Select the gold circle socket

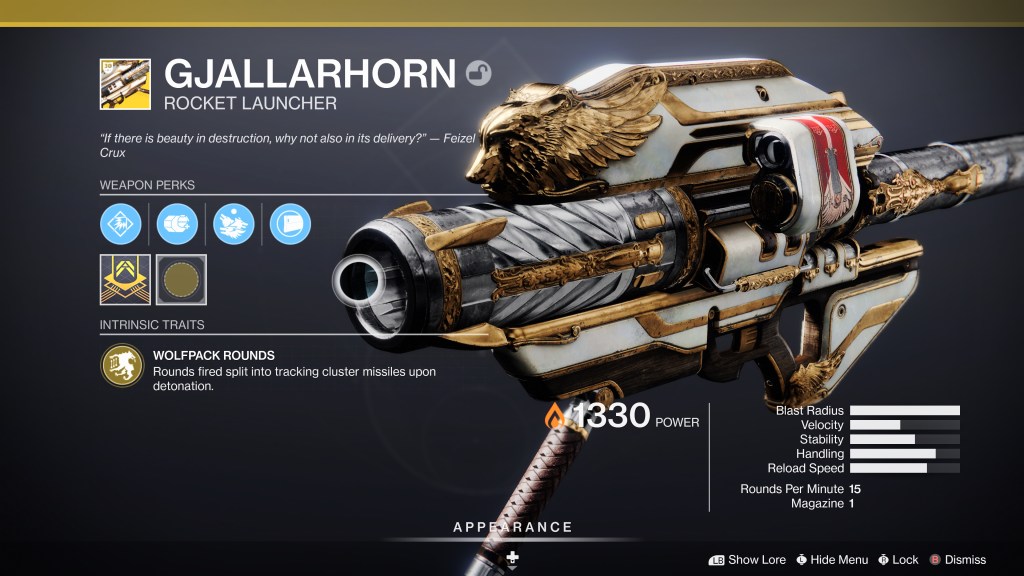[181, 279]
